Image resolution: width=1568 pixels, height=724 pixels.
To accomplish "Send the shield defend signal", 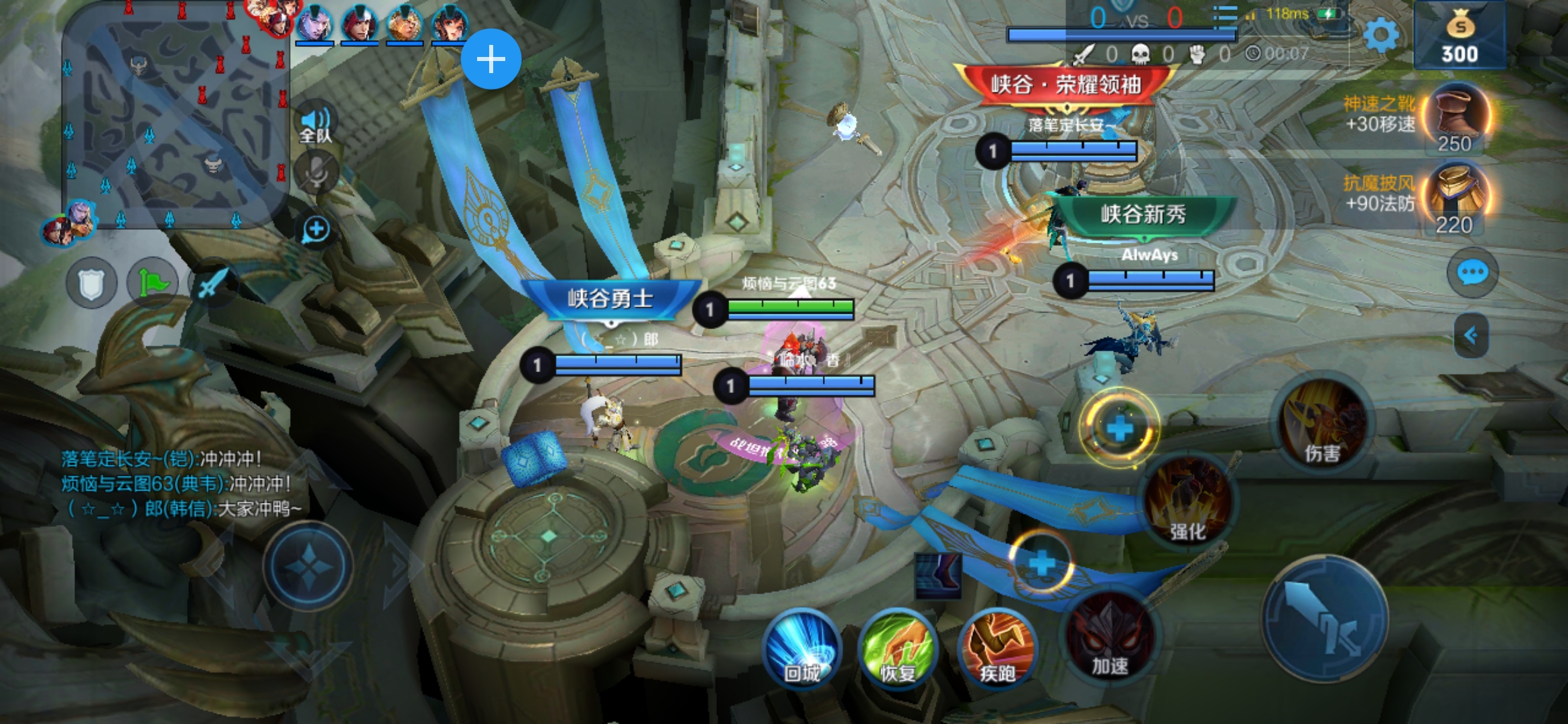I will pyautogui.click(x=92, y=284).
